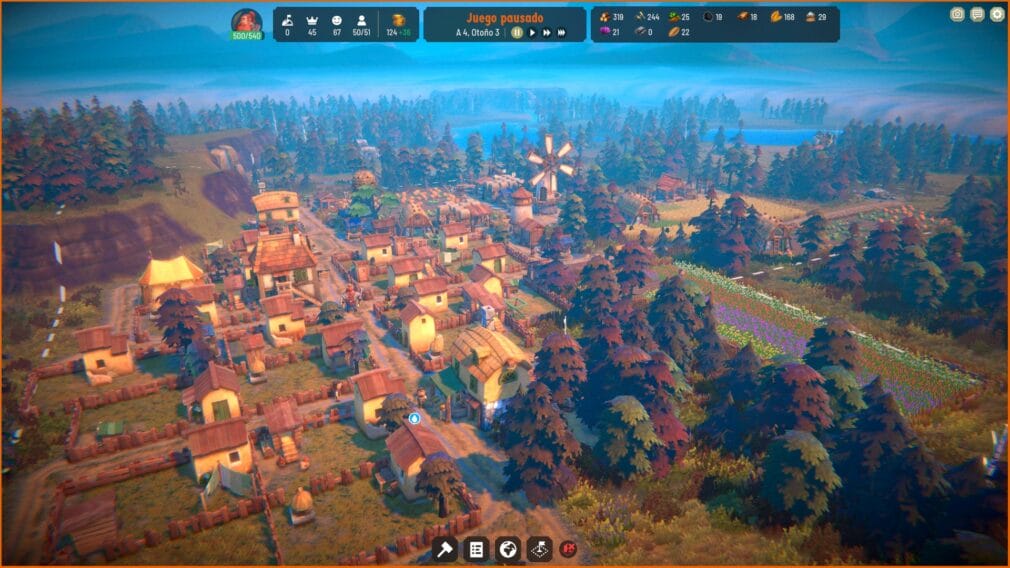Click the crown prestige icon
The width and height of the screenshot is (1010, 568).
pos(311,19)
